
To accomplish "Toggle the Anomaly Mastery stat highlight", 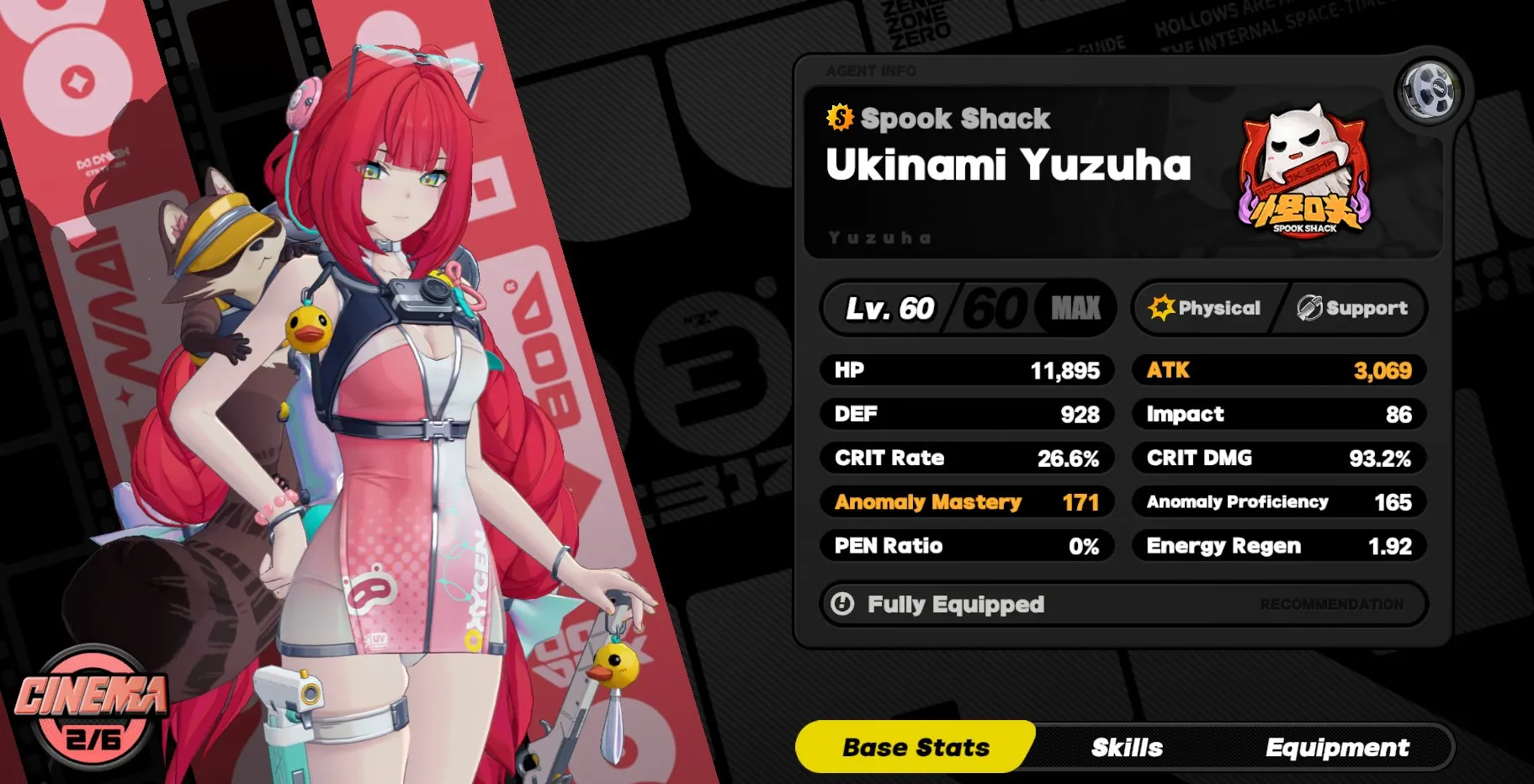I will (968, 502).
